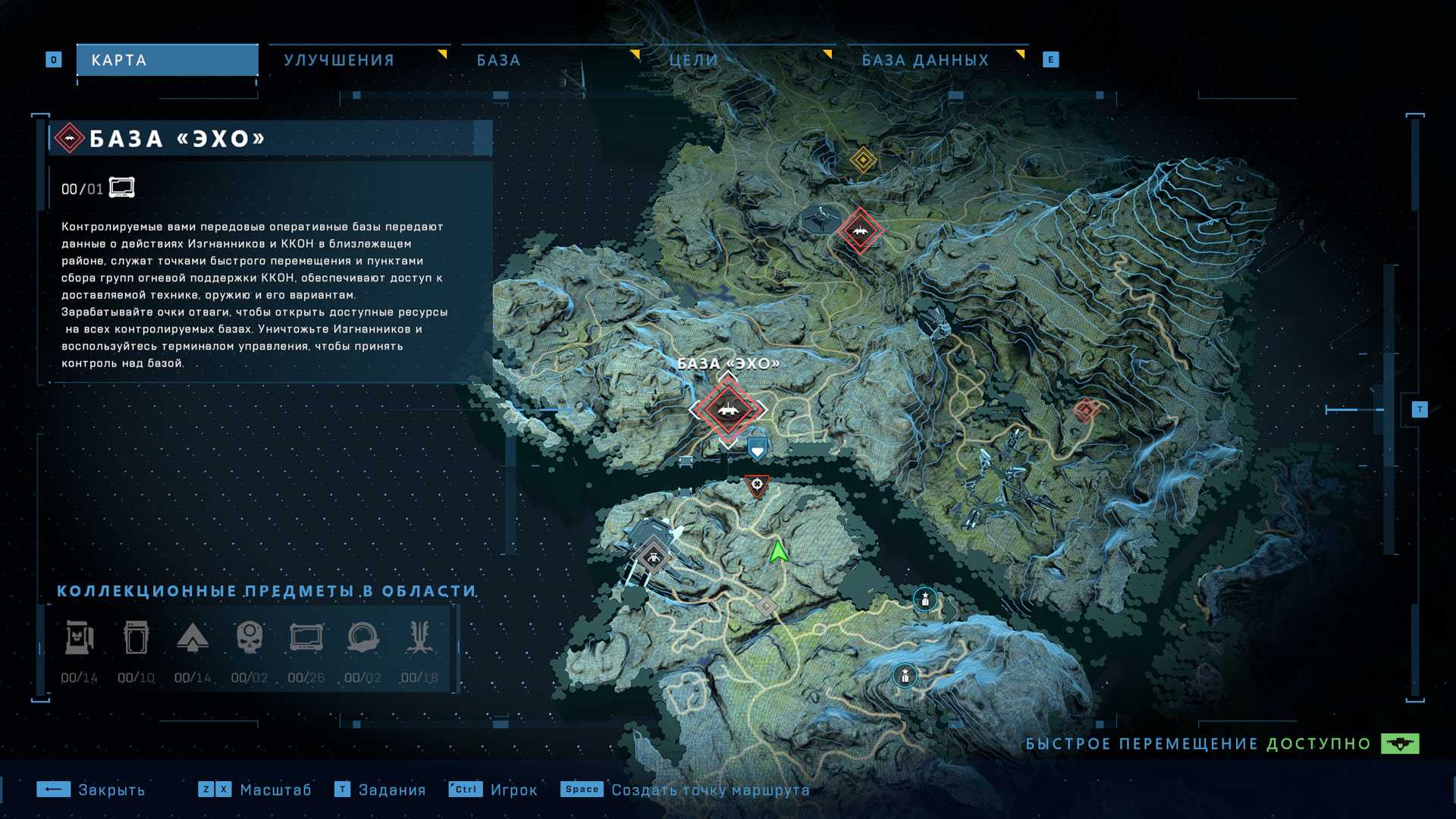Viewport: 1456px width, 819px height.
Task: Select the blue shield marker below База «Эхо»
Action: click(757, 450)
